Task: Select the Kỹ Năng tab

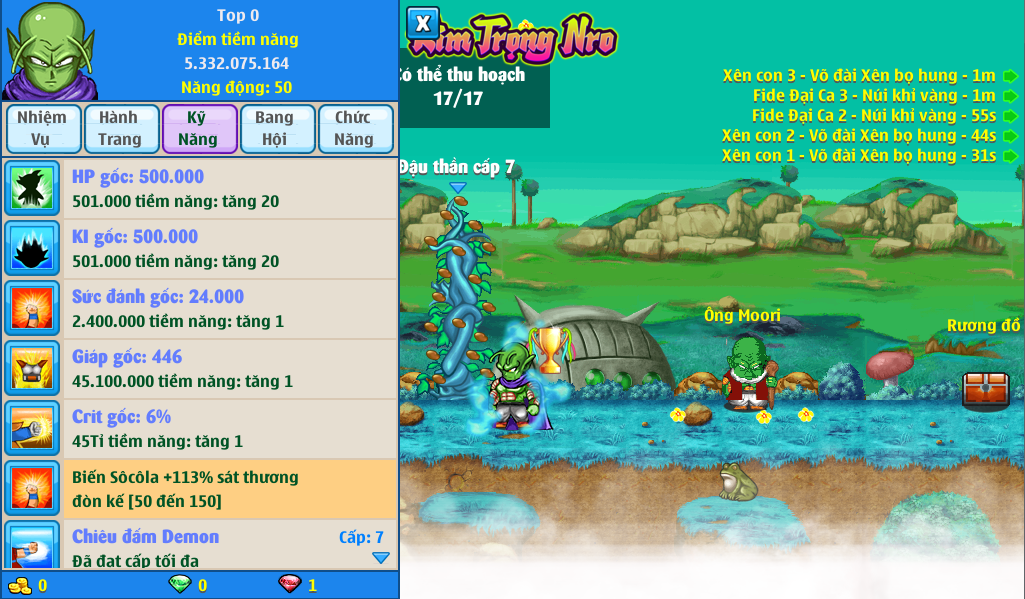Action: tap(199, 129)
